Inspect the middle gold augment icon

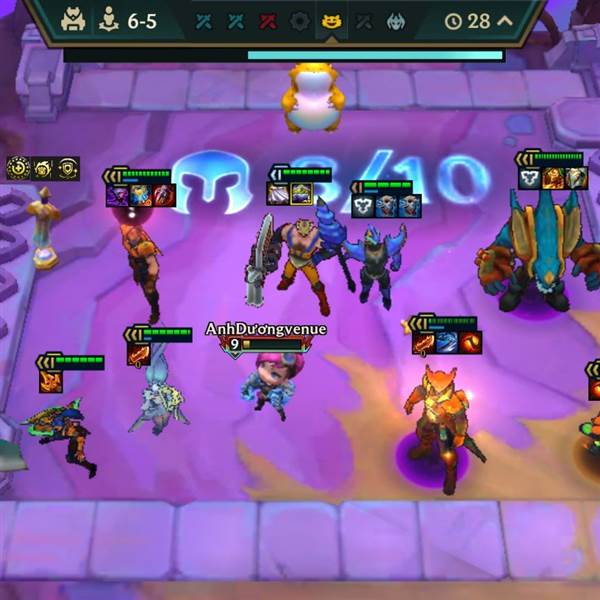pos(43,168)
